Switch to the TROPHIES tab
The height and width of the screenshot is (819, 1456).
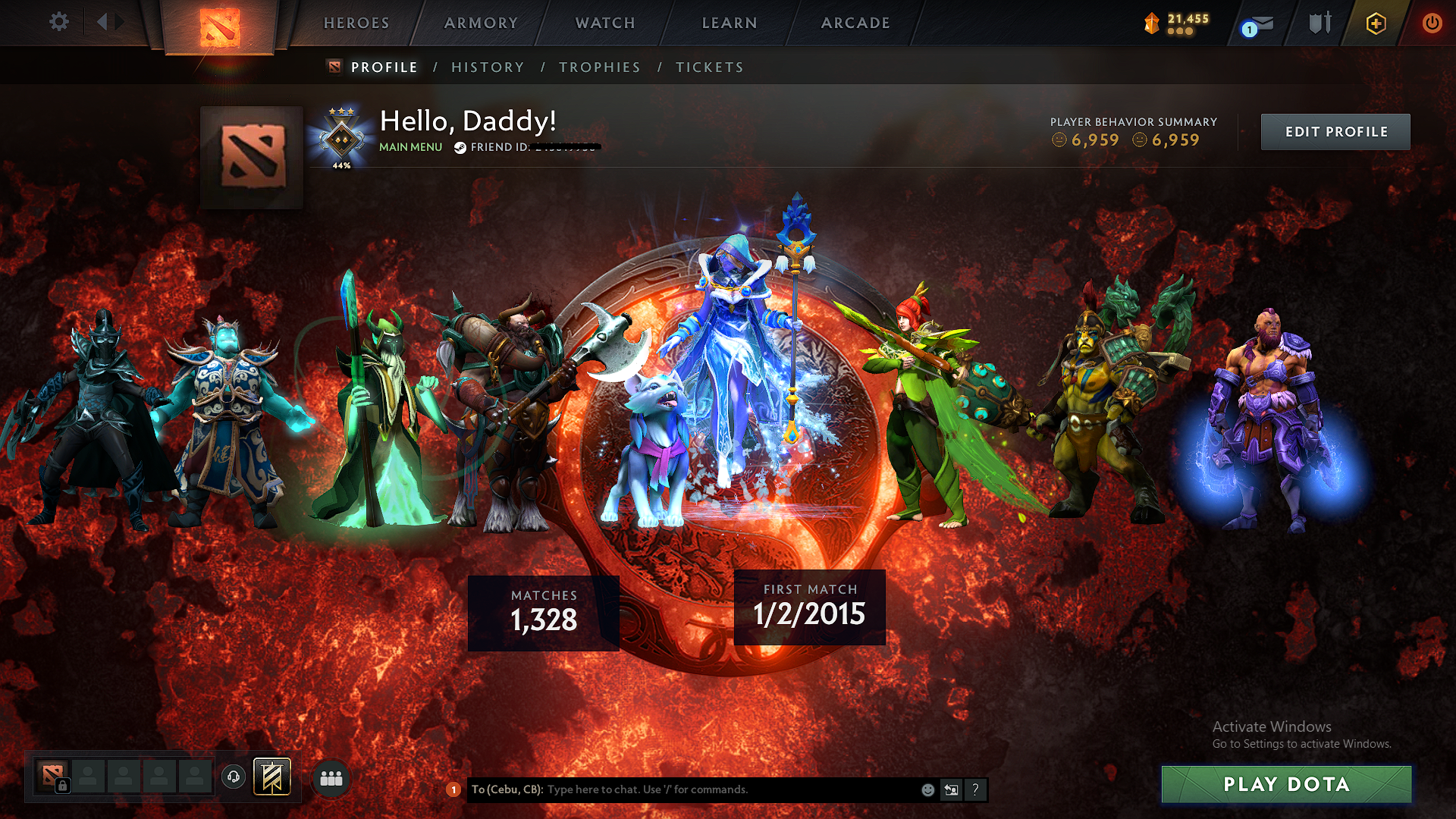pyautogui.click(x=599, y=67)
